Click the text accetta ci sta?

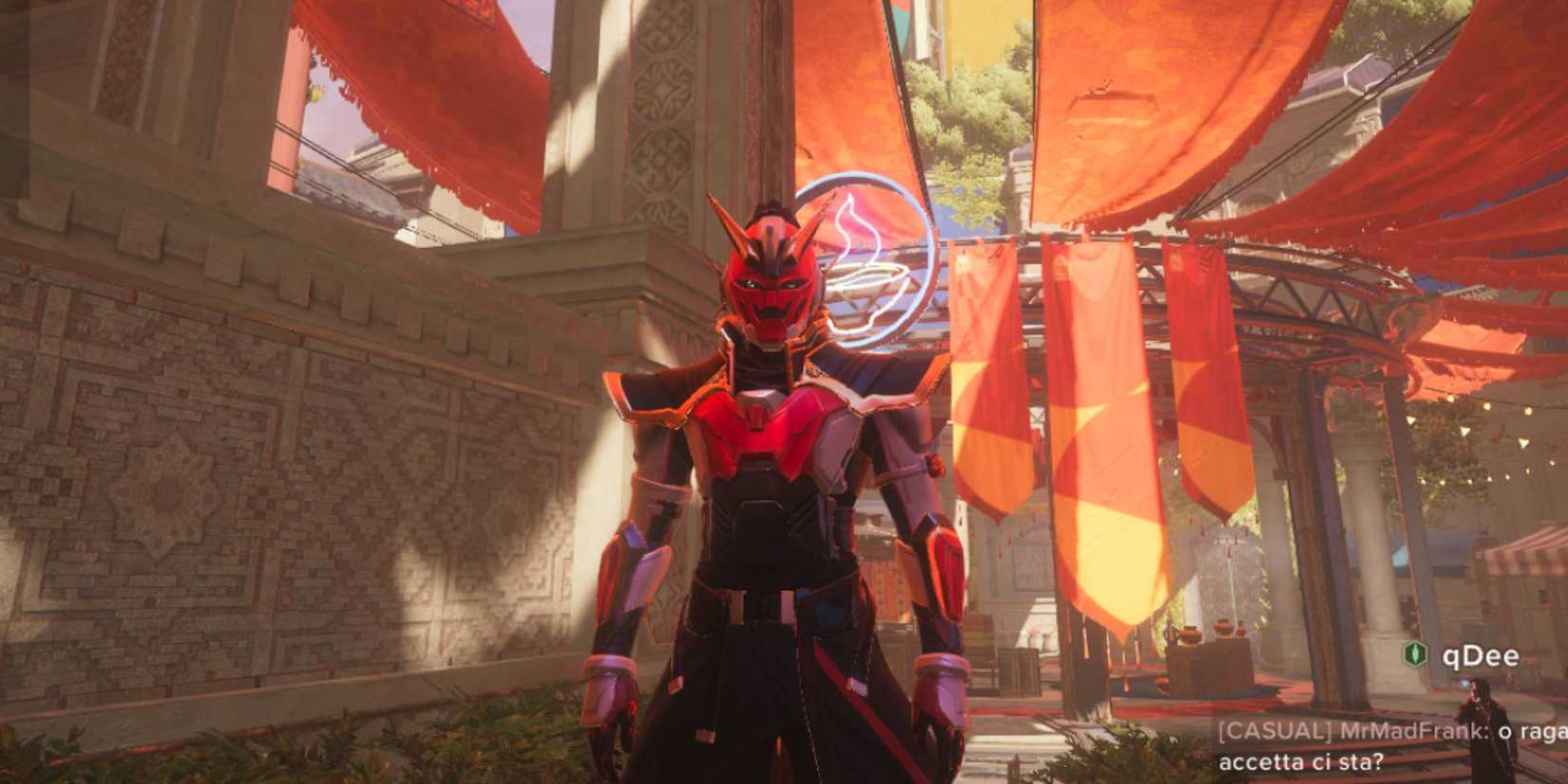point(1302,761)
